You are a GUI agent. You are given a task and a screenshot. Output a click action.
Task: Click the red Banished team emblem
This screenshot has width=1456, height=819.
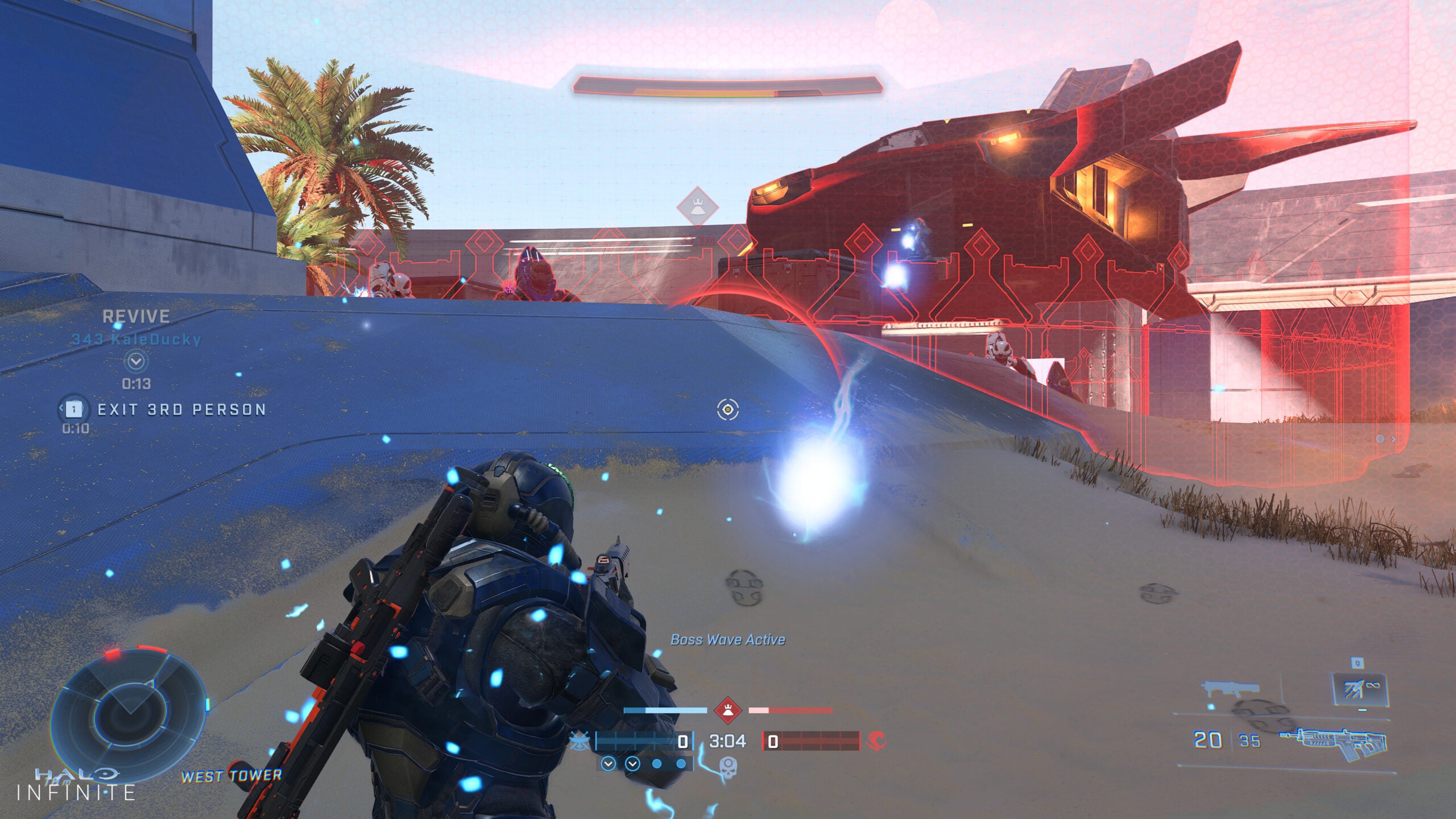[876, 741]
